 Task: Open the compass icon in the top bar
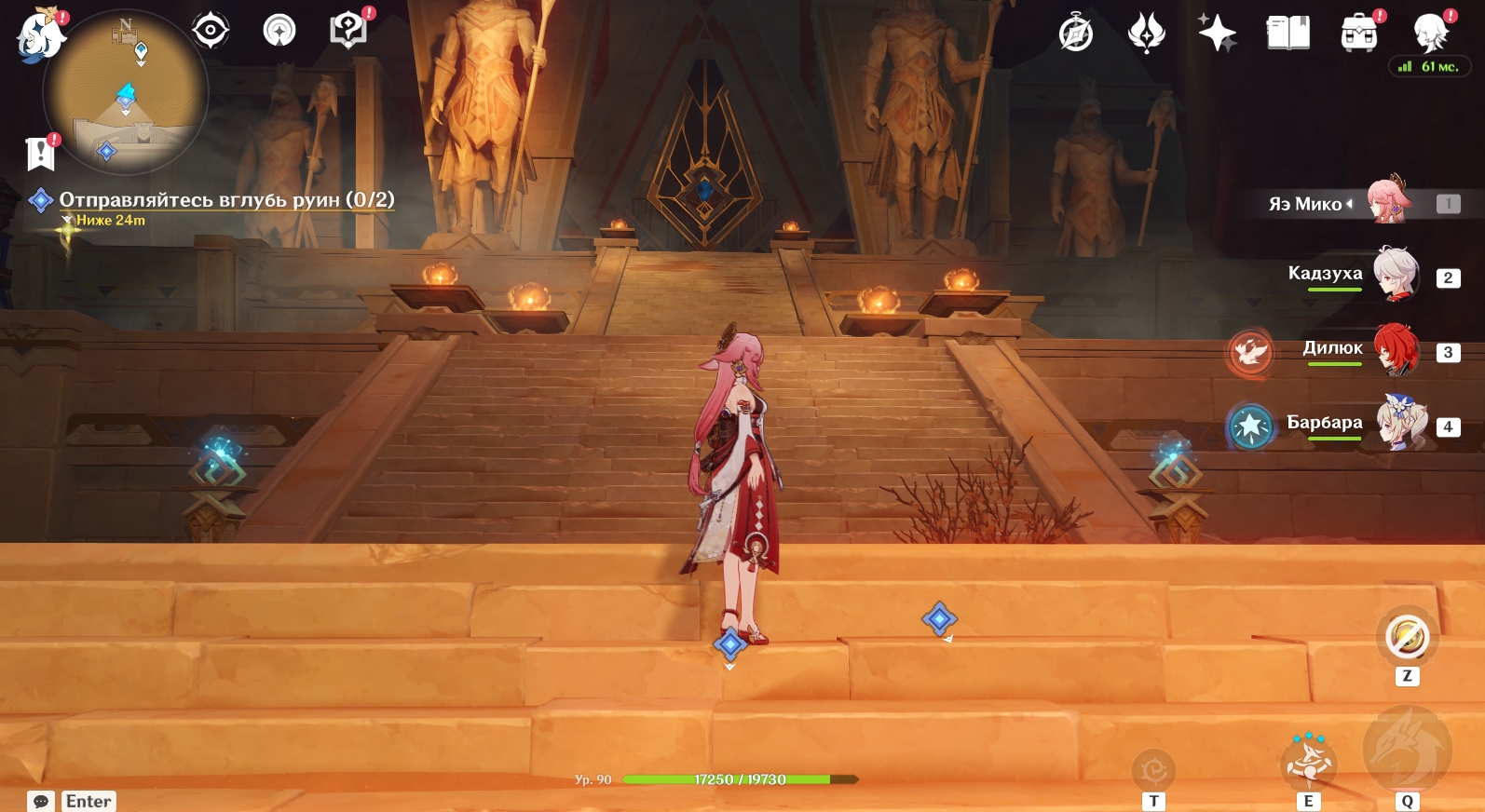click(1076, 34)
